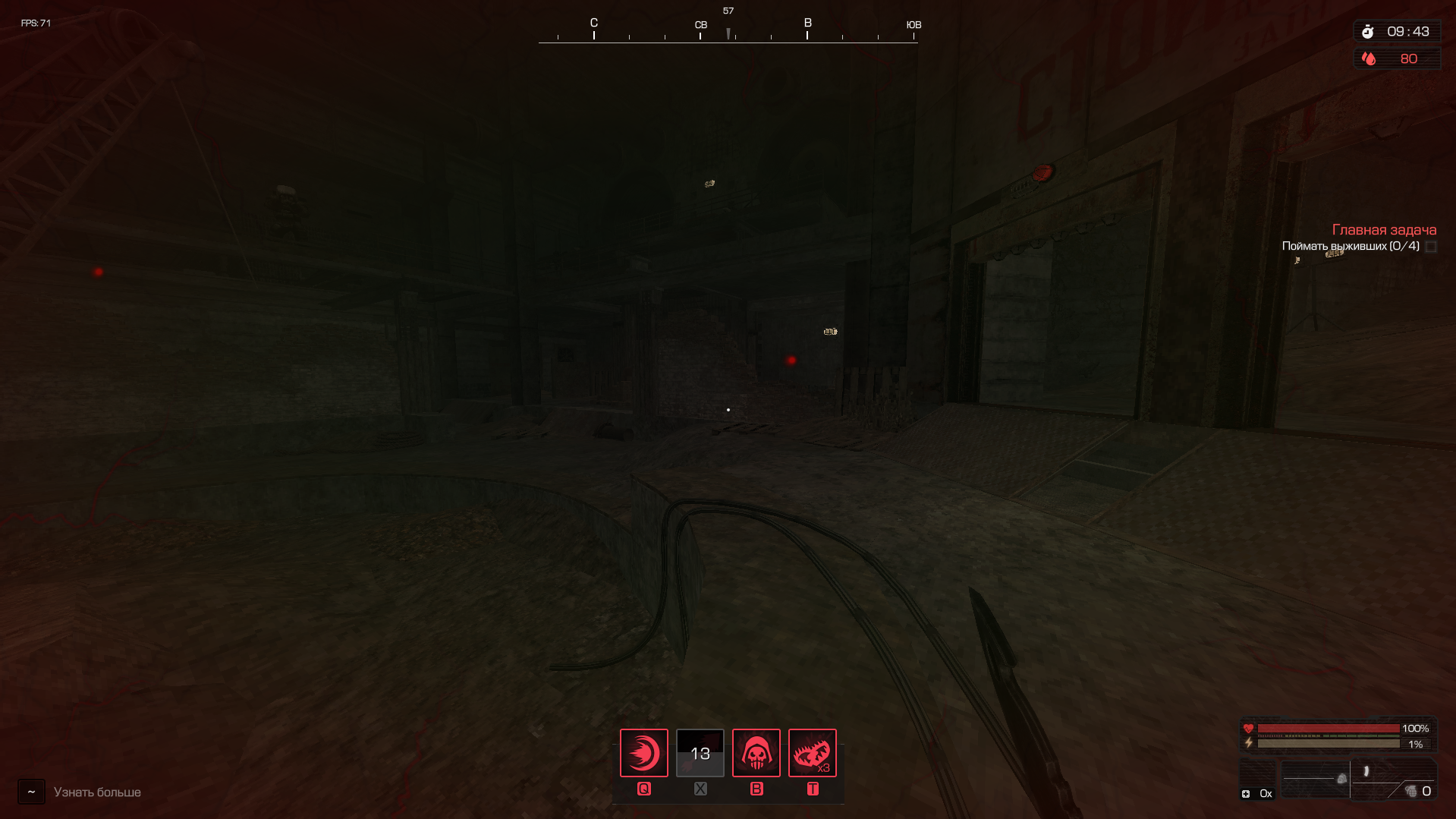The width and height of the screenshot is (1456, 819).
Task: Activate the crescent dash ability
Action: click(x=643, y=753)
